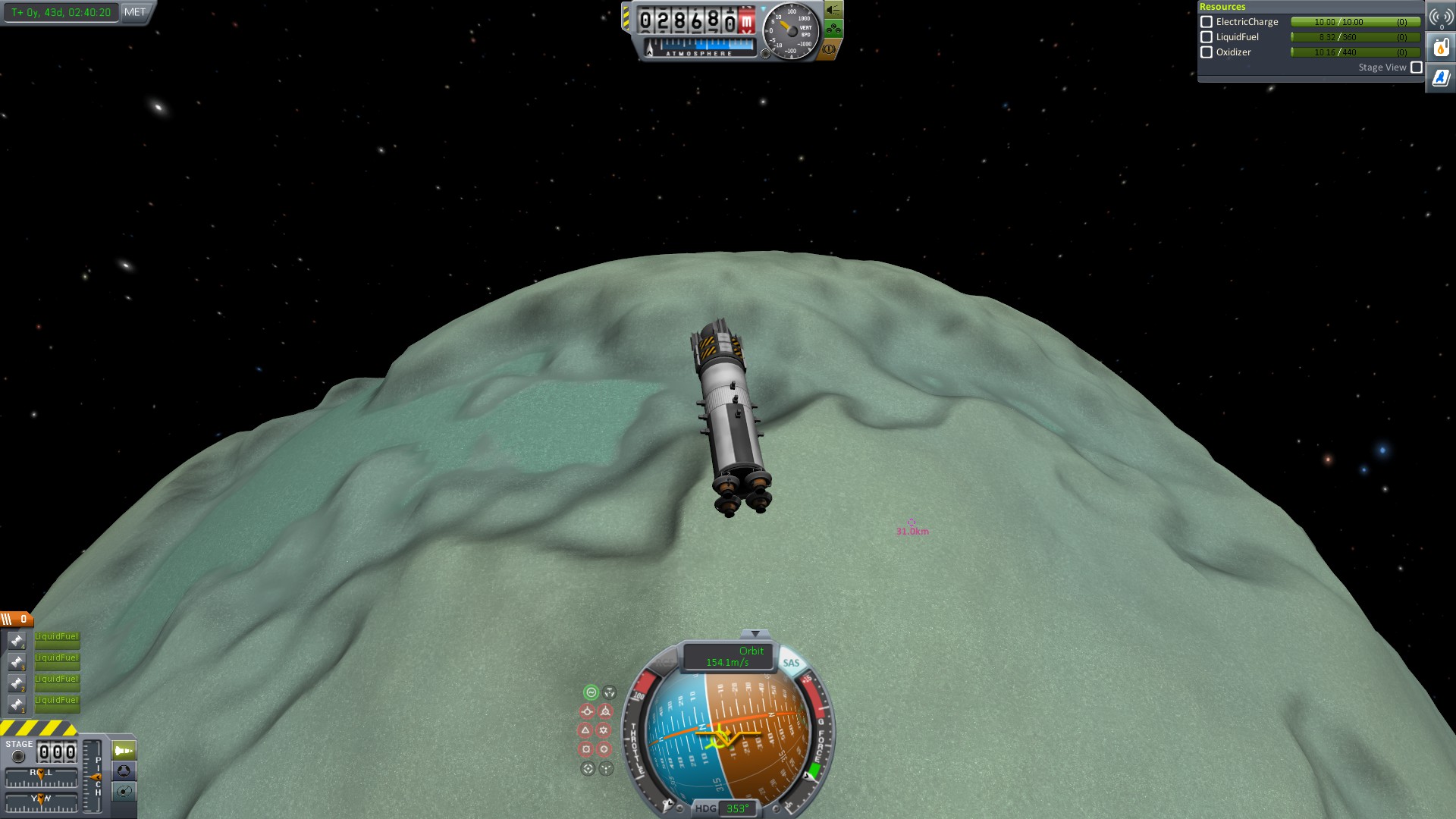Toggle the landing gear action button

tap(833, 30)
